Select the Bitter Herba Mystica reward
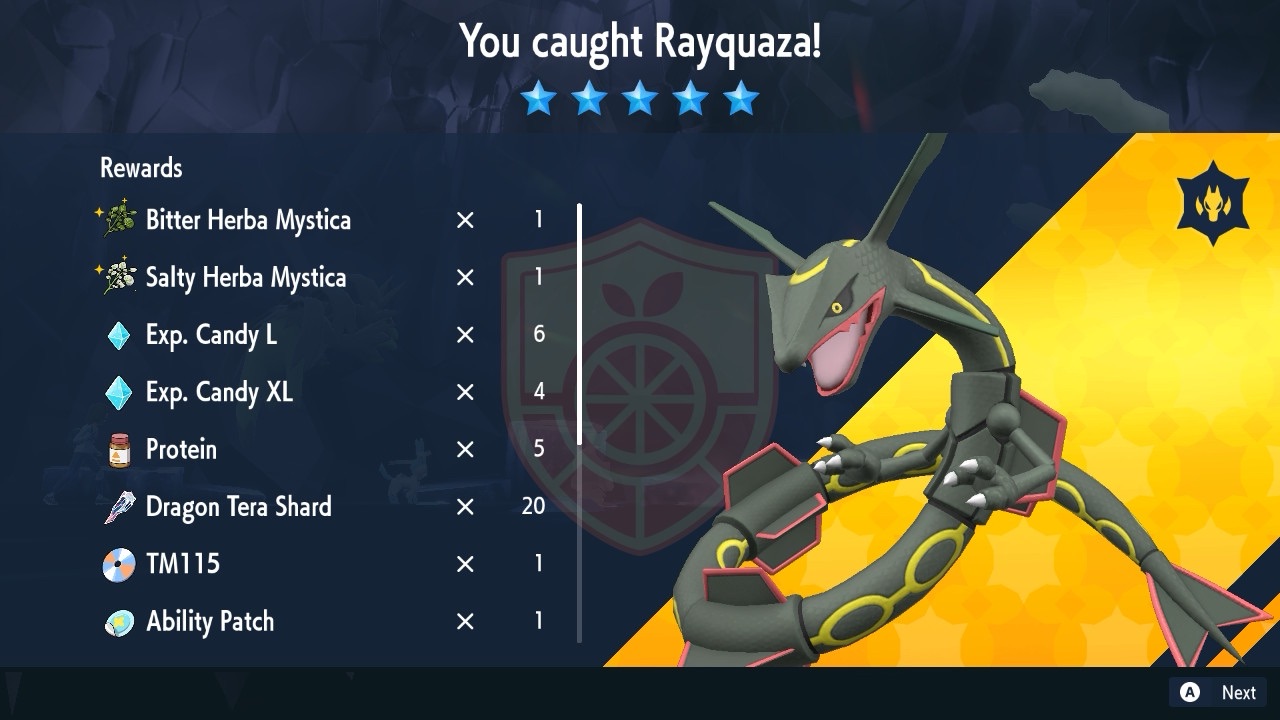Screen dimensions: 1280x720 (x=248, y=220)
